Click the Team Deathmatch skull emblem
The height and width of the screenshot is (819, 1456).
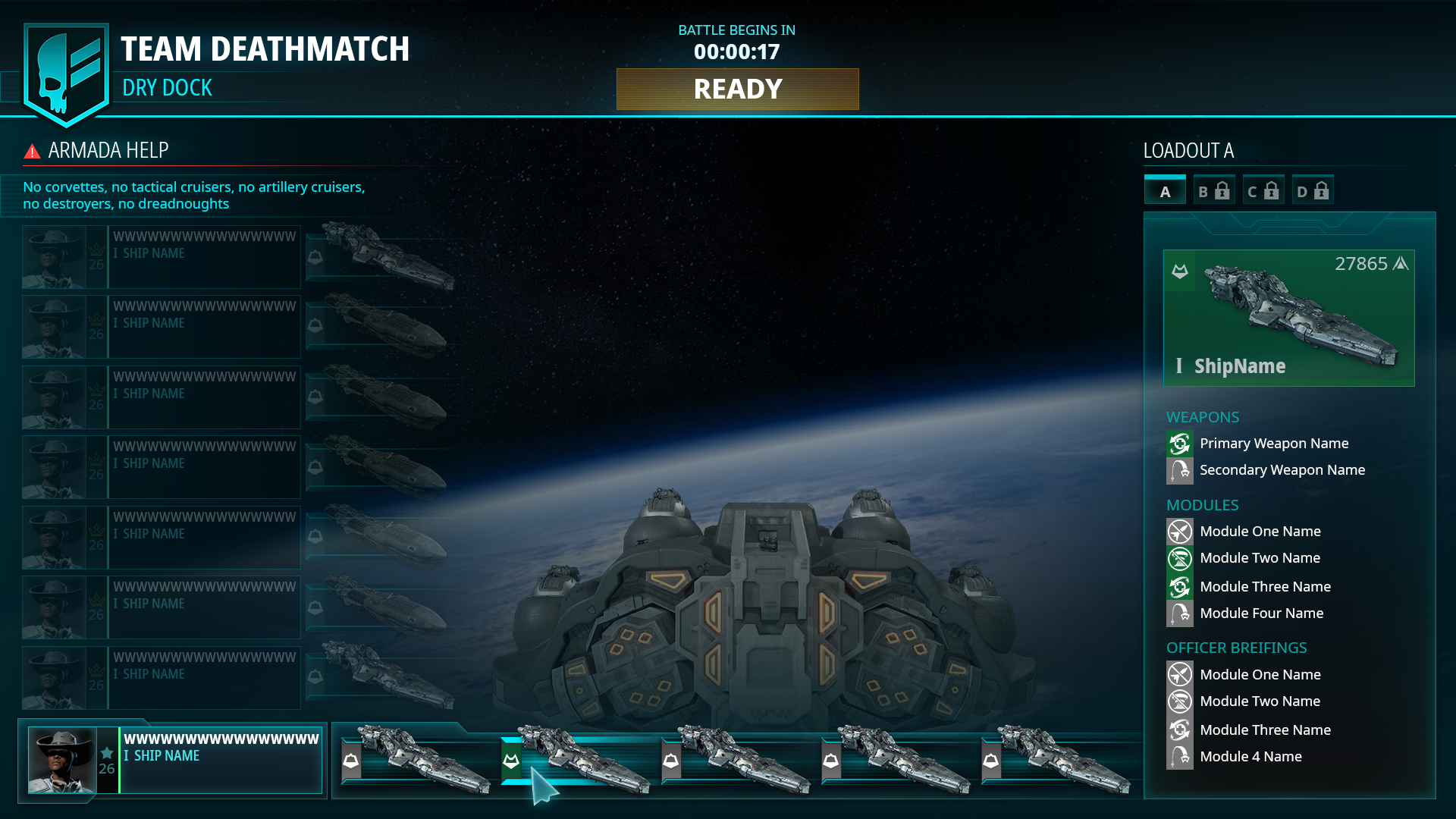click(x=66, y=74)
